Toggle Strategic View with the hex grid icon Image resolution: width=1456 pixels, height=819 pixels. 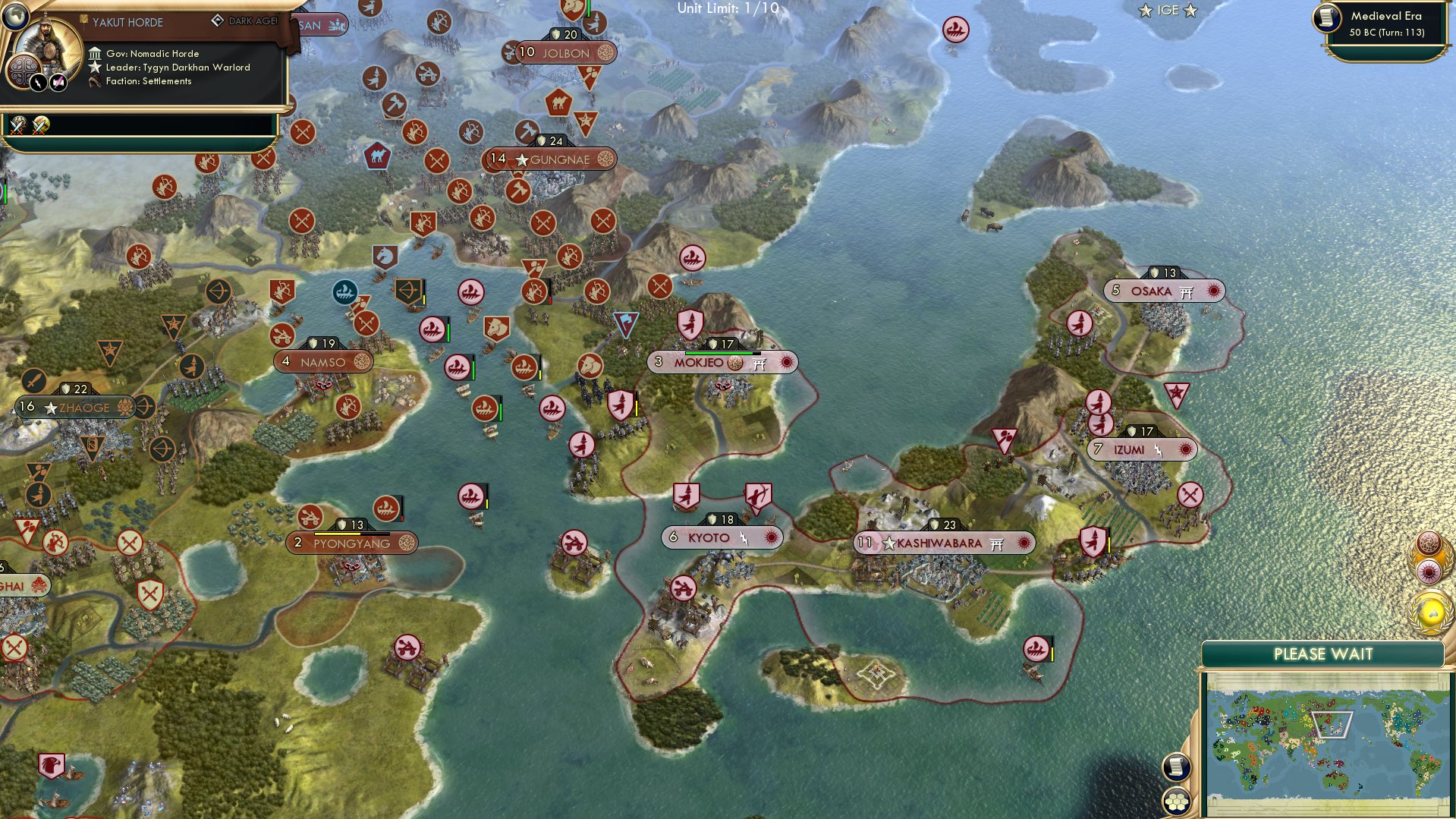click(x=1178, y=802)
